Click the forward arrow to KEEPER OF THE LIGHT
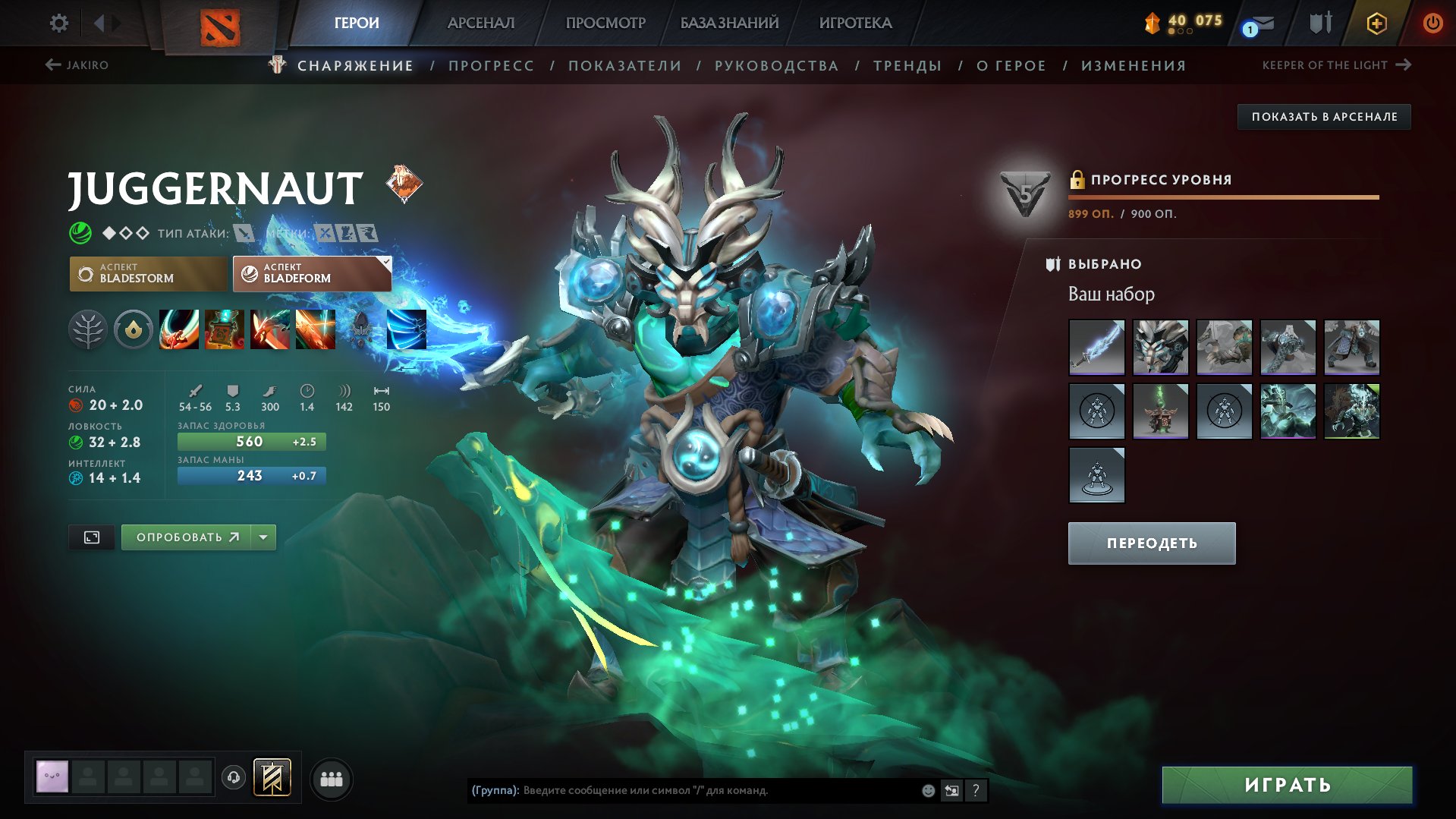 1403,65
